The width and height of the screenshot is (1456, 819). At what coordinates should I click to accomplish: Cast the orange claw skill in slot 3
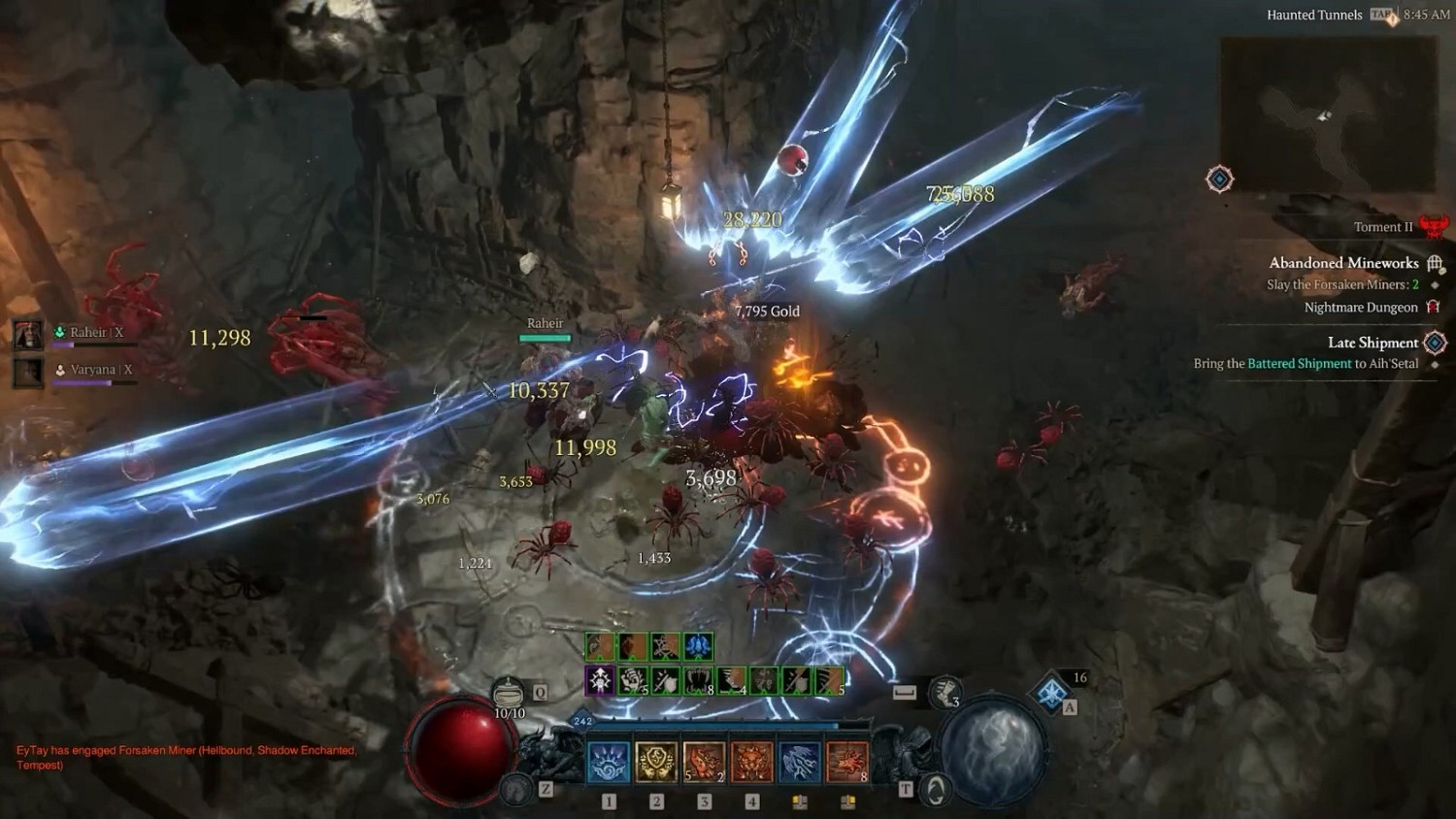coord(704,762)
